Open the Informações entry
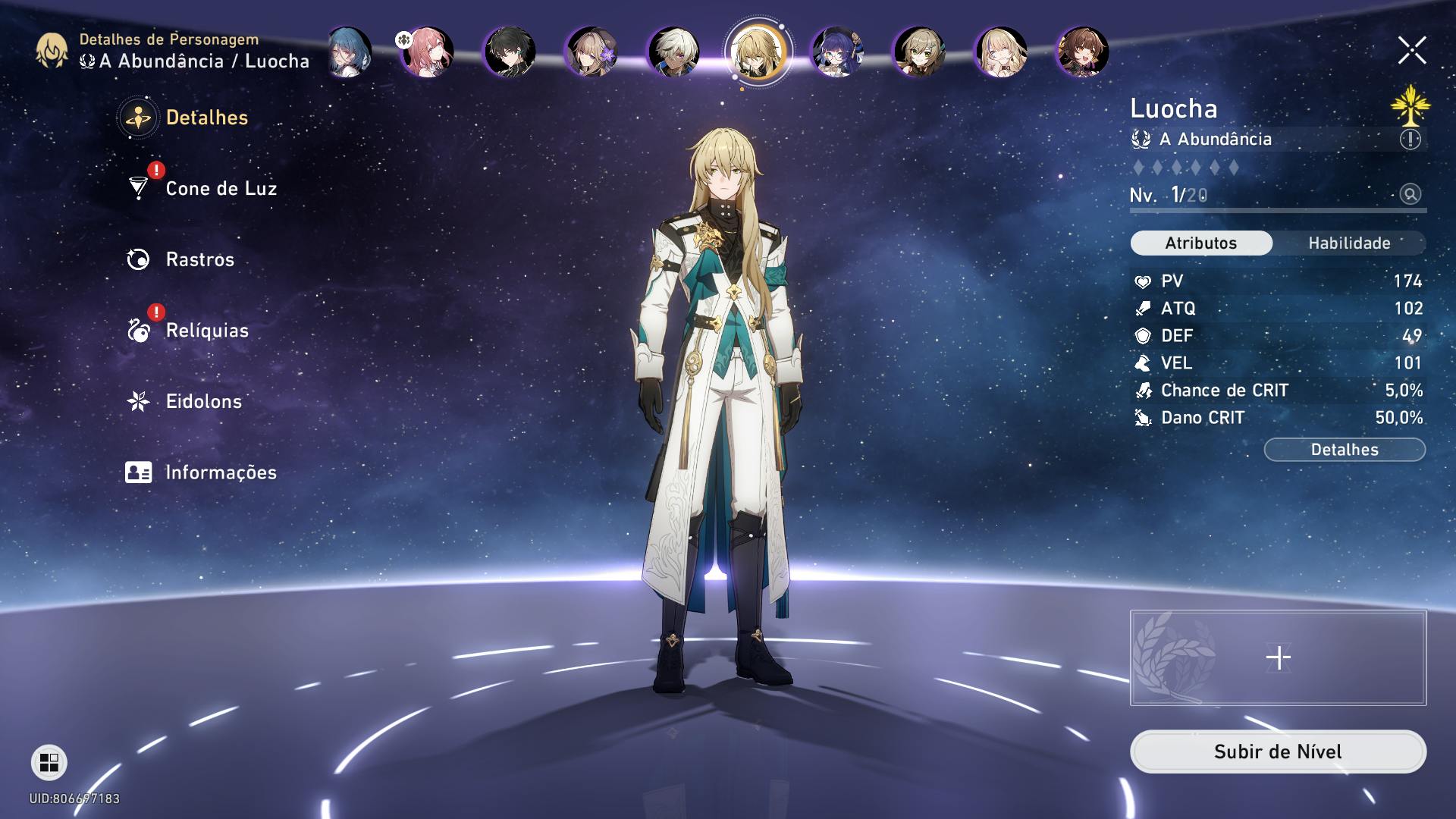This screenshot has height=819, width=1456. pos(220,472)
